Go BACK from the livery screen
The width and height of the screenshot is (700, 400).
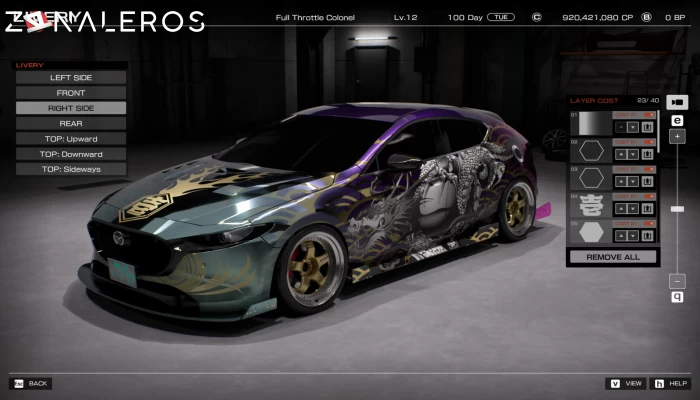click(x=30, y=383)
